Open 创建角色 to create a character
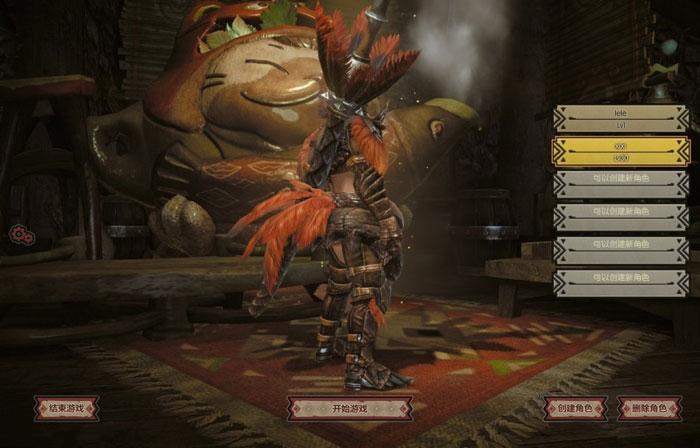 tap(576, 408)
